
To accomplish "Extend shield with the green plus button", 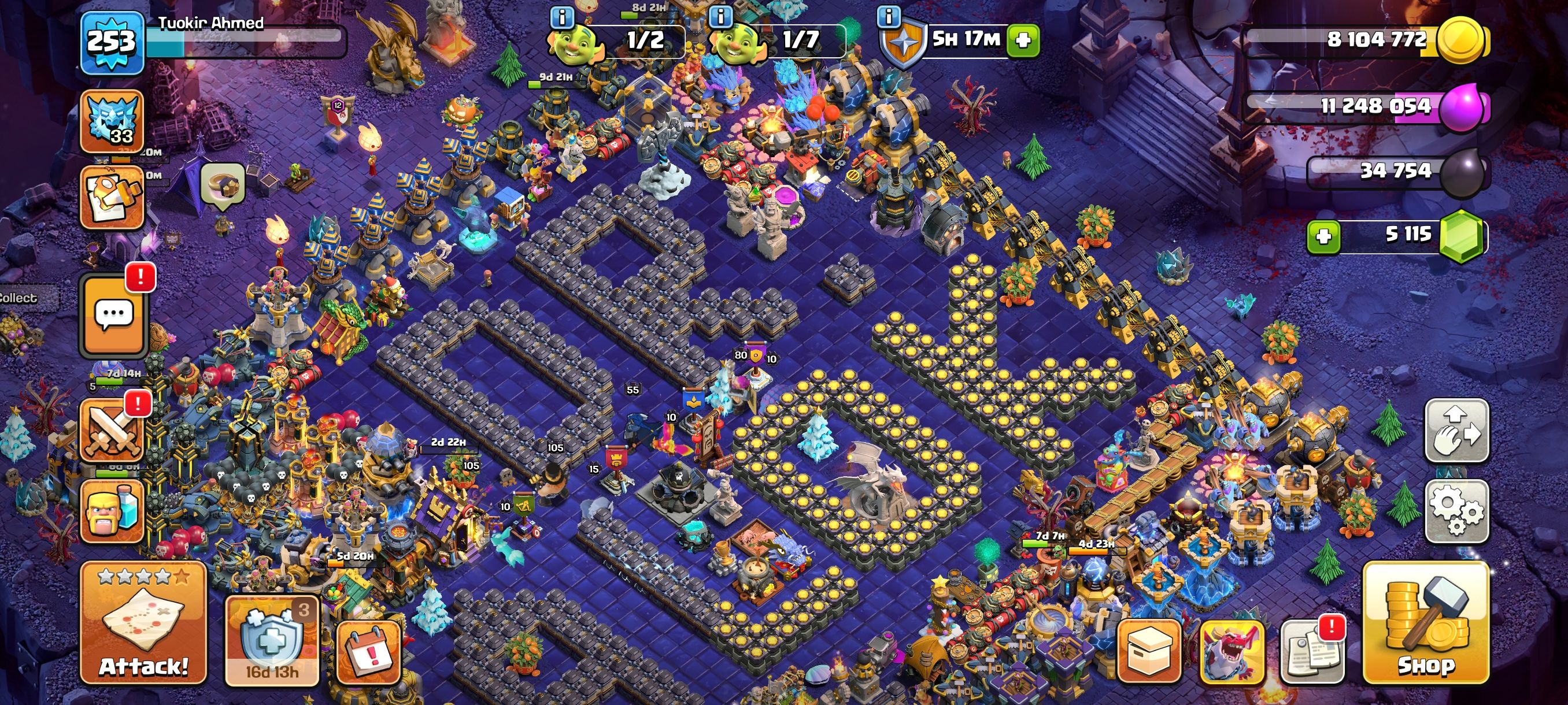I will (x=1023, y=40).
